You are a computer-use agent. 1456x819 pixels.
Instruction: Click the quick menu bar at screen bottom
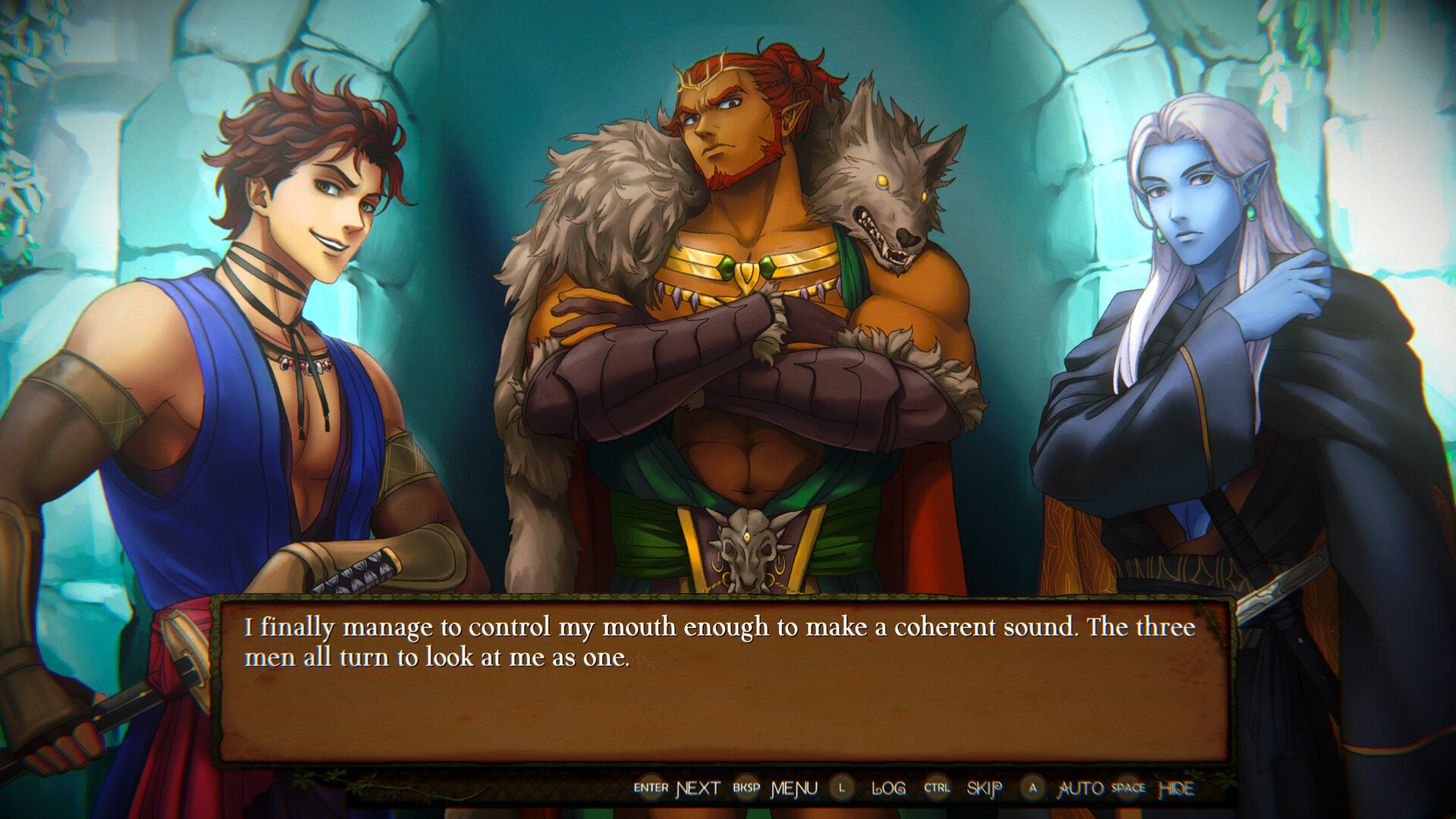tap(910, 789)
